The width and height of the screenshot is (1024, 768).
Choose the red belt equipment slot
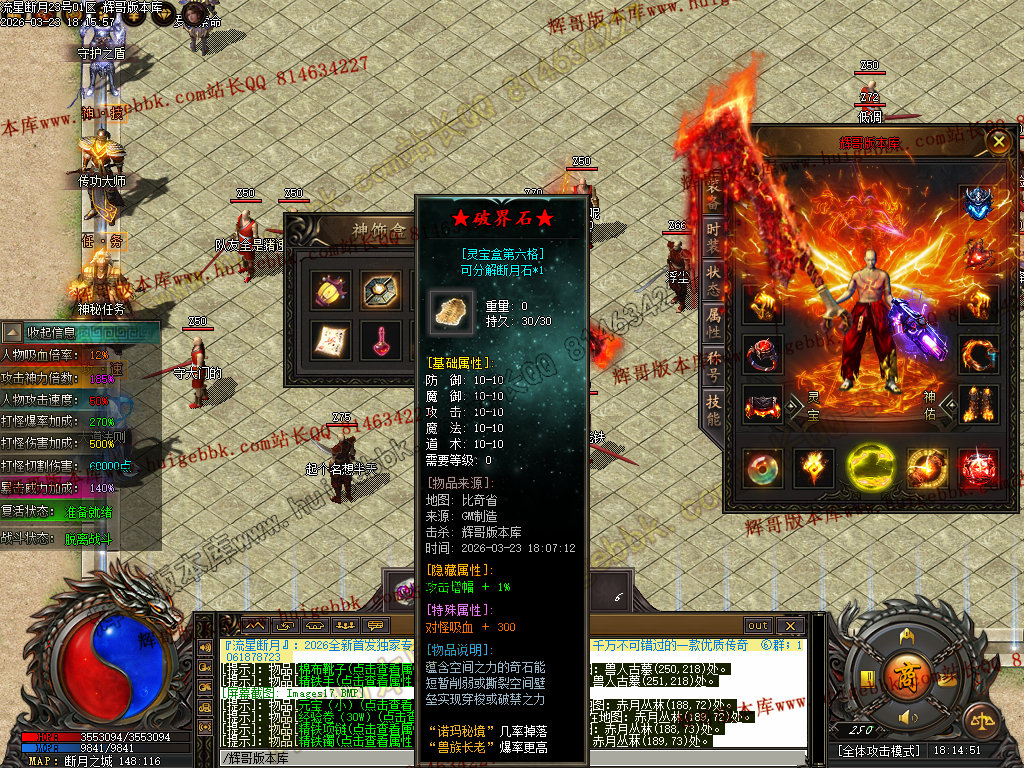(x=763, y=405)
